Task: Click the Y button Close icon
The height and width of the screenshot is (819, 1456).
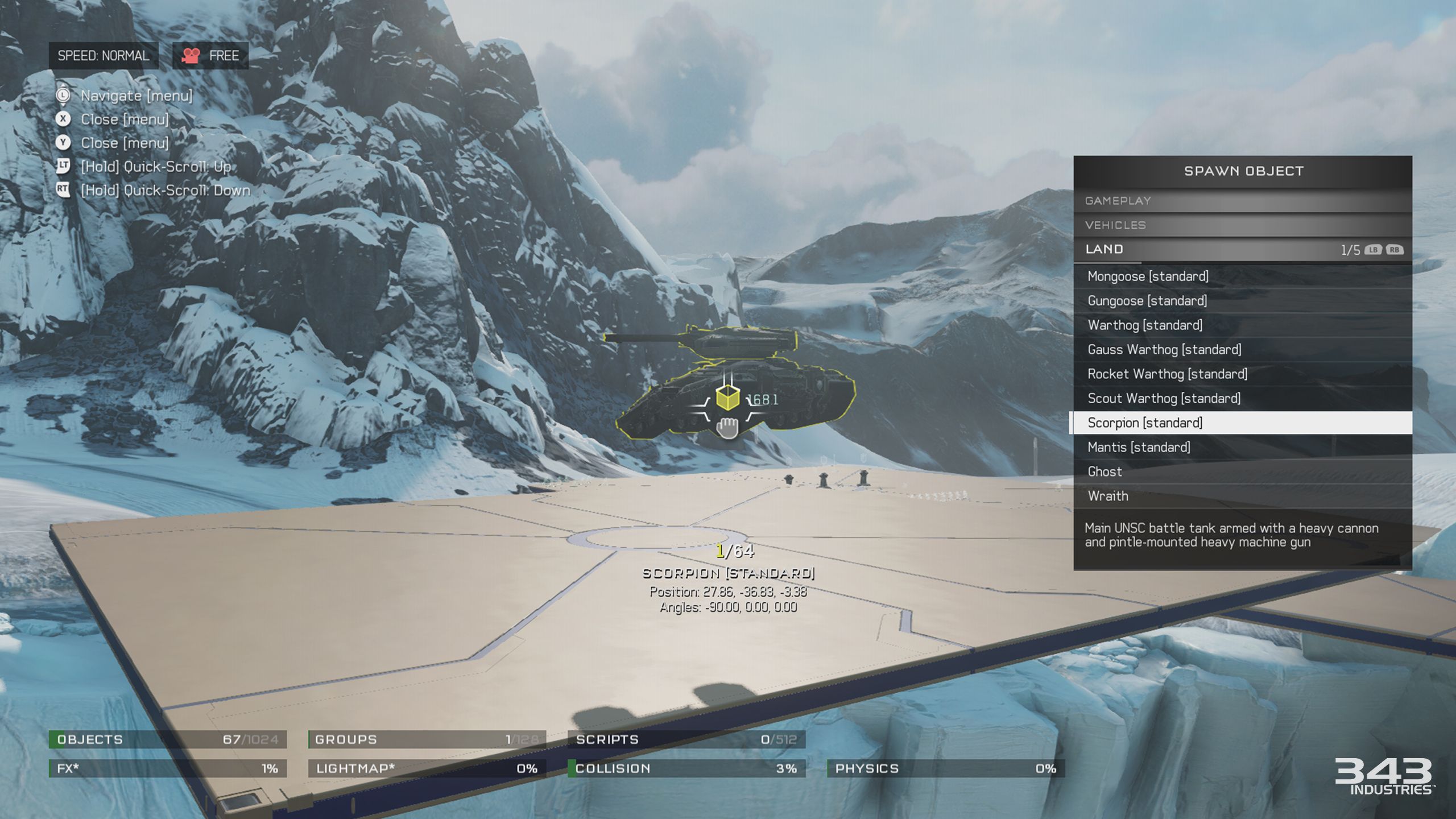Action: click(x=63, y=143)
